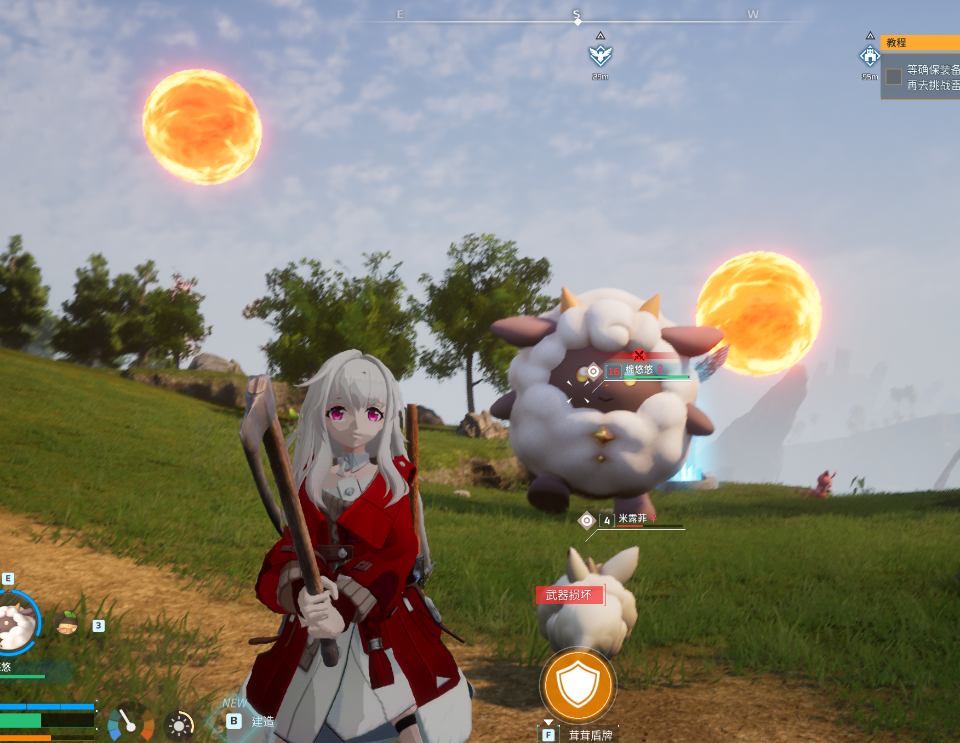Viewport: 960px width, 743px height.
Task: Select the base castle compass marker
Action: (x=869, y=56)
